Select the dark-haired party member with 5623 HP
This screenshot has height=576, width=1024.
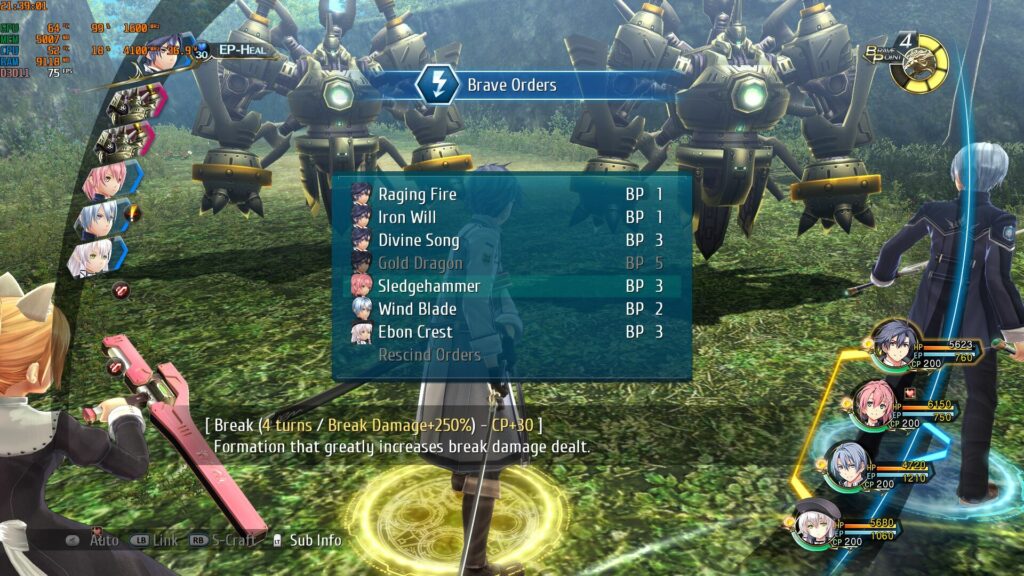pos(894,346)
